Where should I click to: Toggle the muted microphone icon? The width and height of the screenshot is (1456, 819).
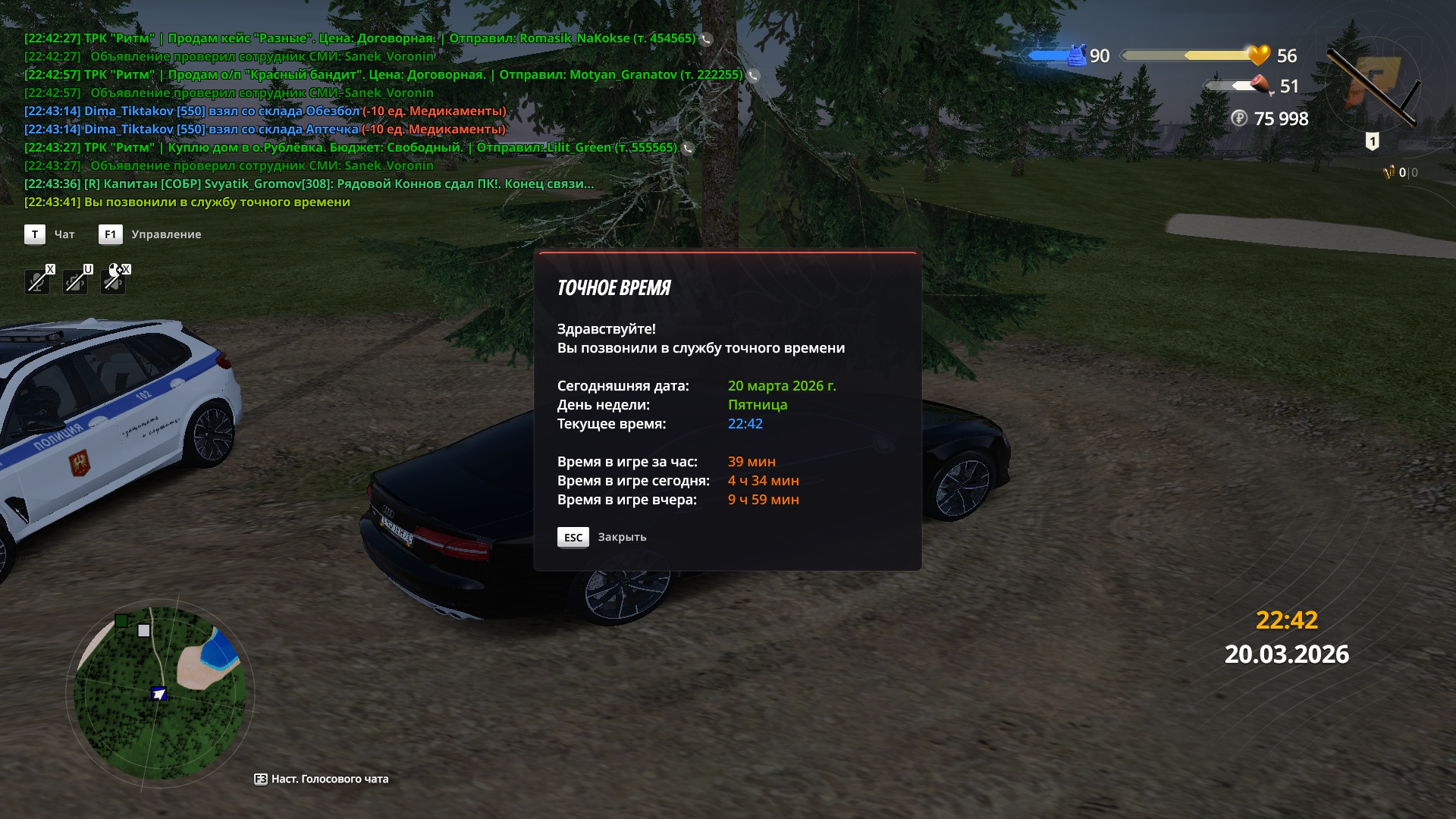(37, 281)
